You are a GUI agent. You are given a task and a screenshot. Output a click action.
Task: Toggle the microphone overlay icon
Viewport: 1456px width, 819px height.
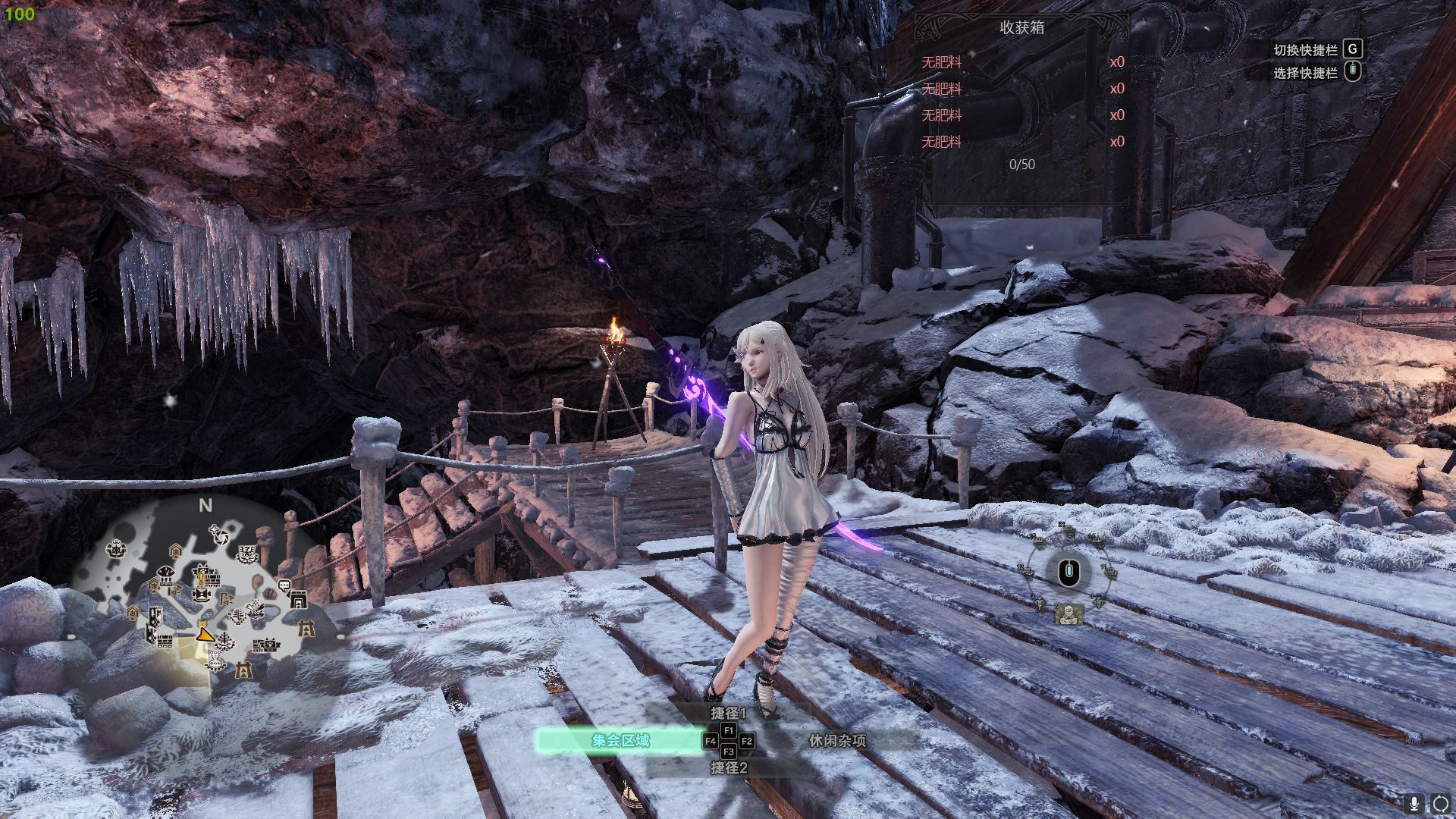coord(1414,803)
